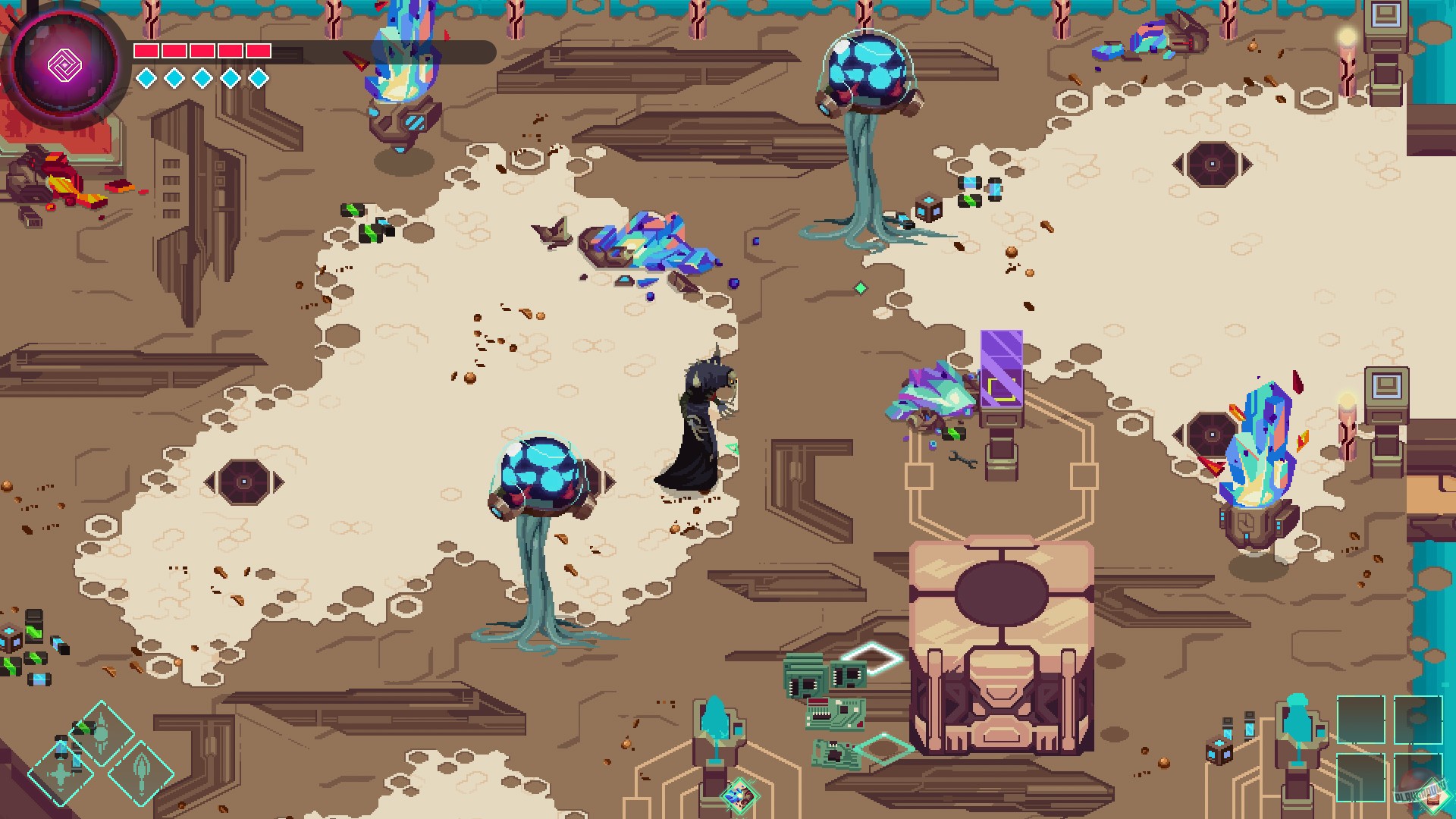The height and width of the screenshot is (819, 1456).
Task: Toggle the glowing green marker beside the cloaked character
Action: (x=732, y=448)
